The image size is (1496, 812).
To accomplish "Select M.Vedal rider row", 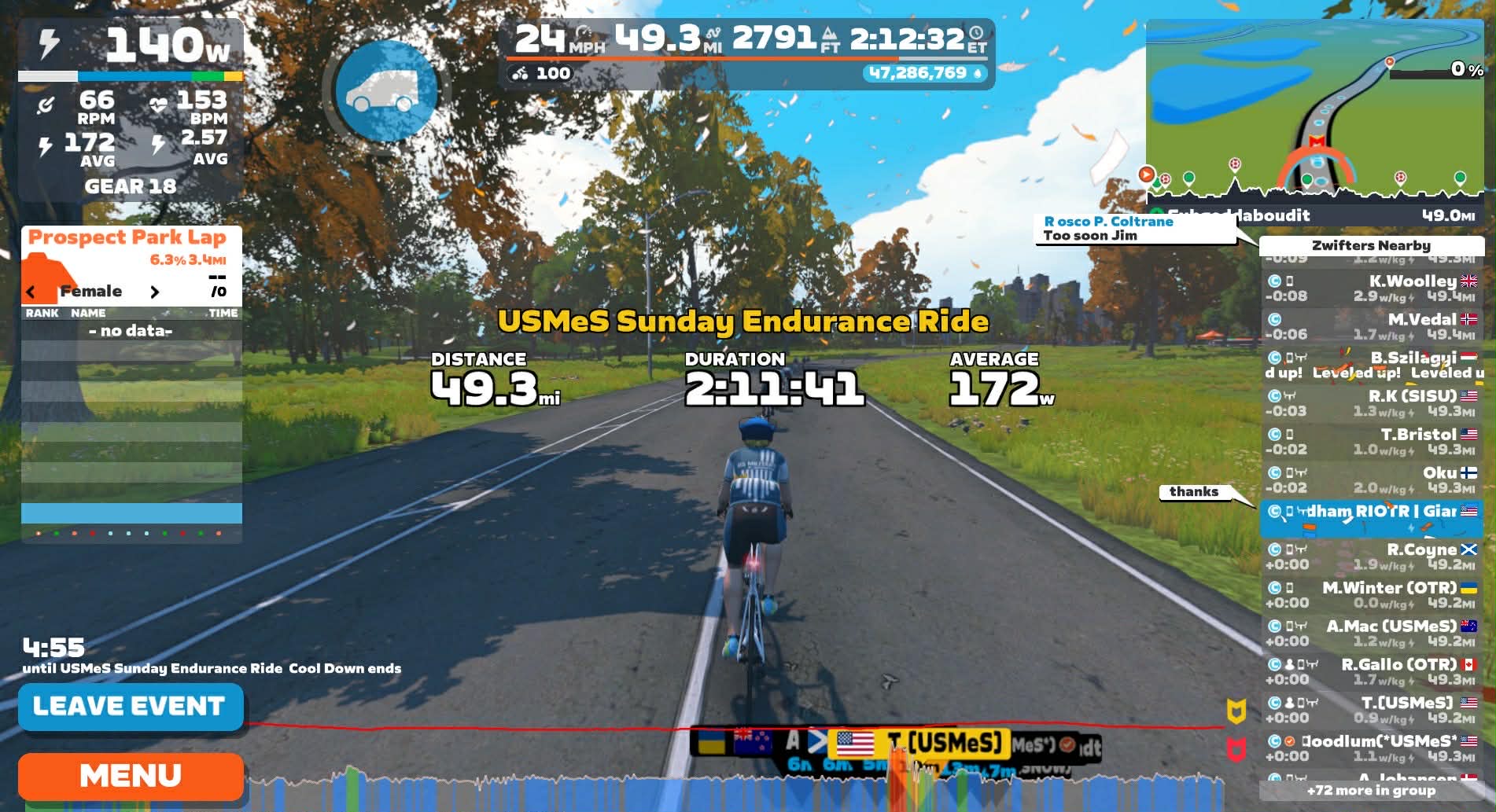I will pyautogui.click(x=1371, y=327).
